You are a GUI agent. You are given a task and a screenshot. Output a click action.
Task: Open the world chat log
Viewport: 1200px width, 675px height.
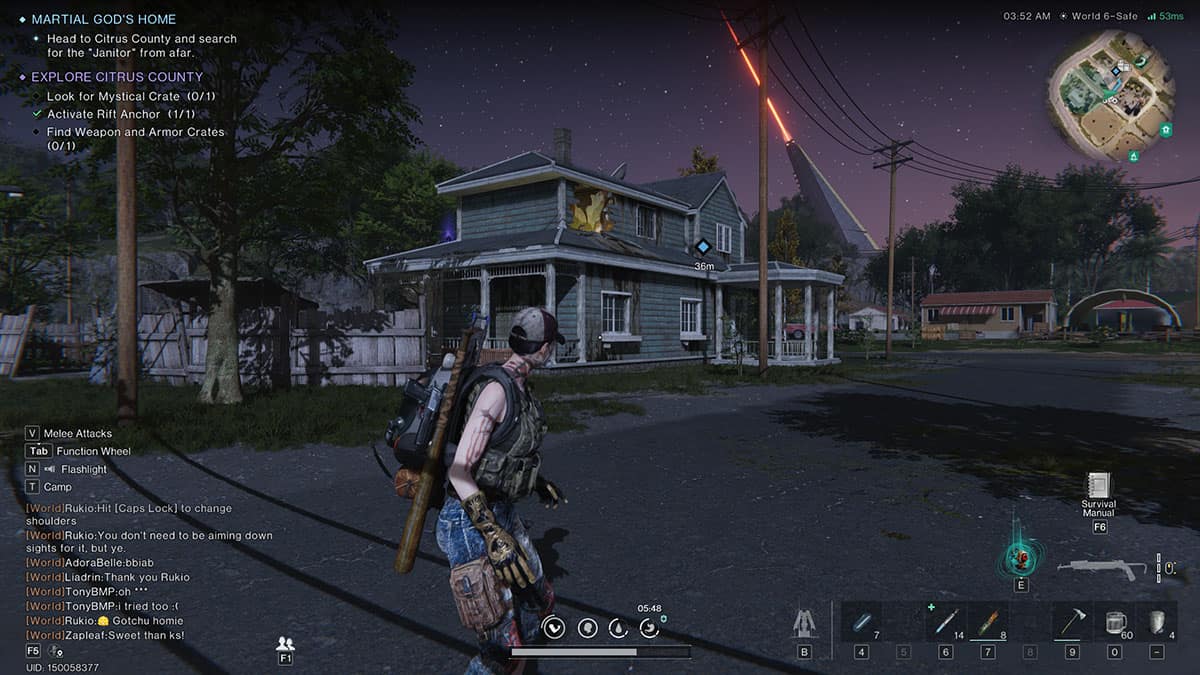(x=150, y=571)
